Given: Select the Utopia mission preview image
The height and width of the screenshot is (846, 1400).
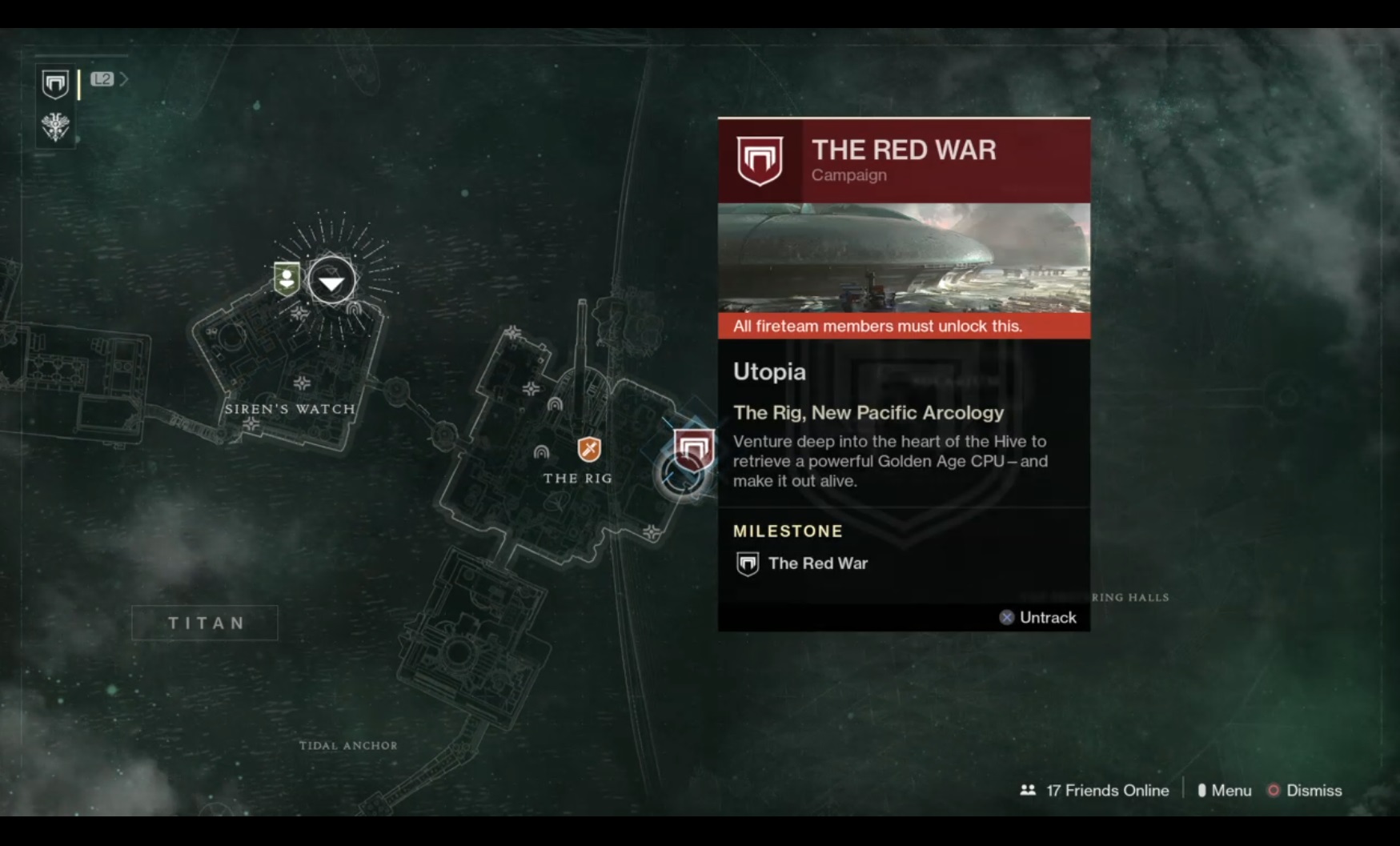Looking at the screenshot, I should (904, 257).
